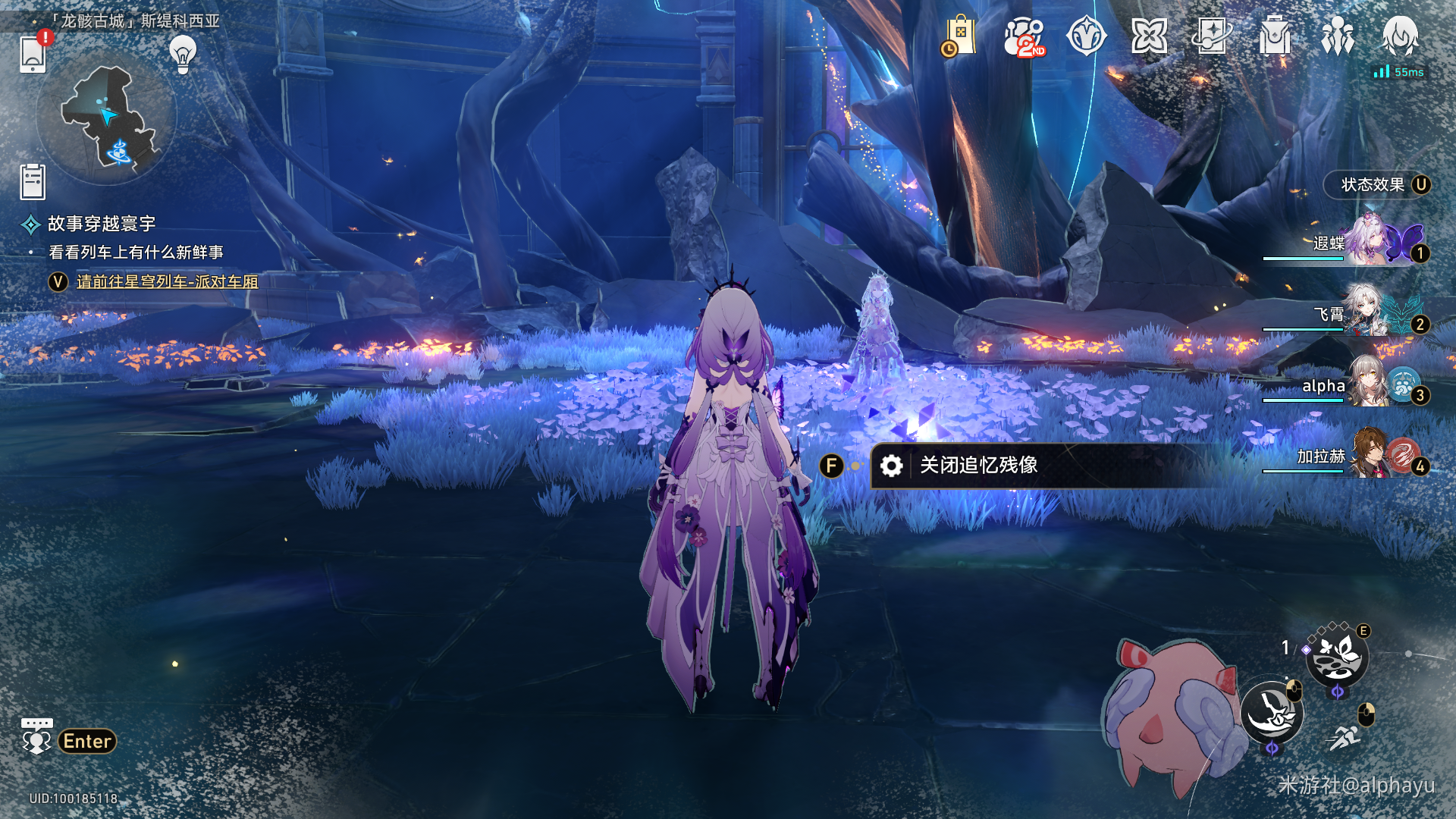Switch to party member 加拉赫
The width and height of the screenshot is (1456, 819).
point(1365,457)
